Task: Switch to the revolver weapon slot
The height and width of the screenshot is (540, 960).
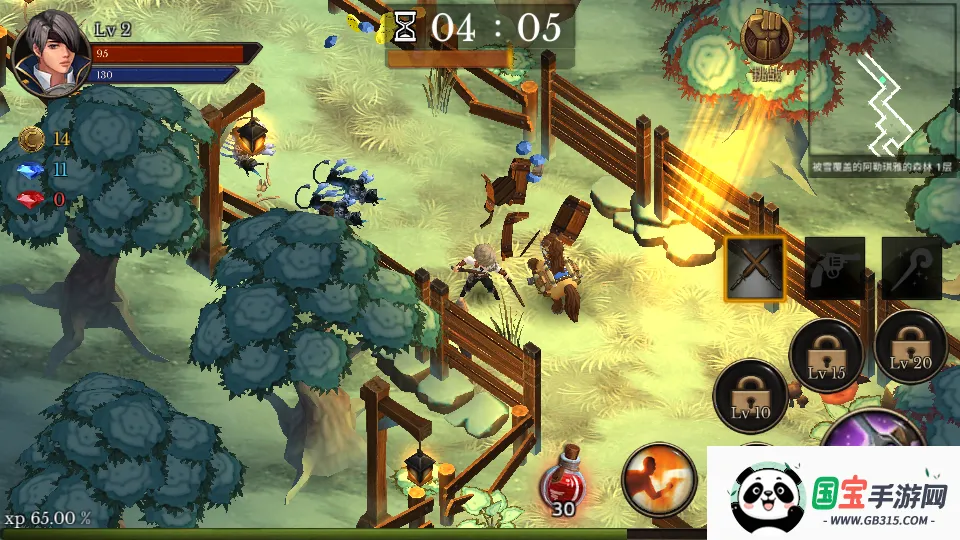Action: click(x=834, y=268)
